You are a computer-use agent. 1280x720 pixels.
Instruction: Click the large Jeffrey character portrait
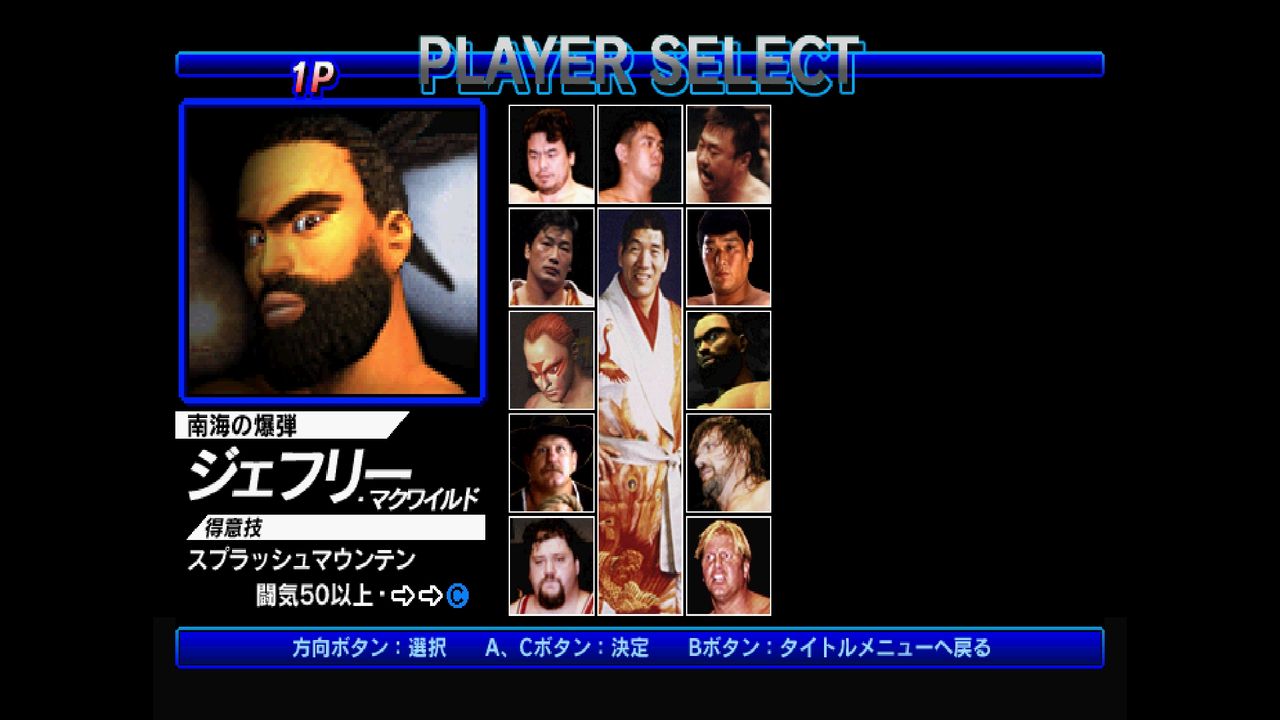coord(332,248)
